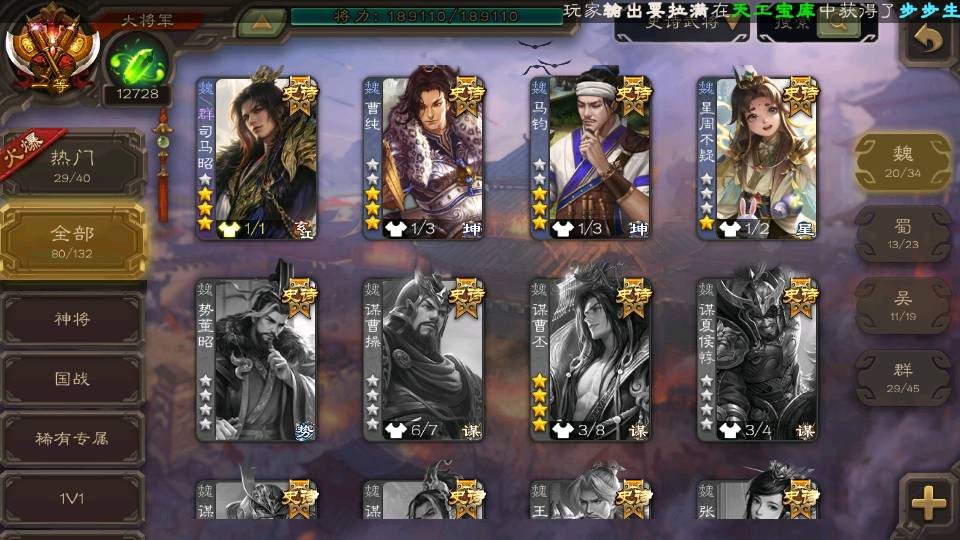Switch to the 1V1 category
Screen dimensions: 960x540
[72, 497]
